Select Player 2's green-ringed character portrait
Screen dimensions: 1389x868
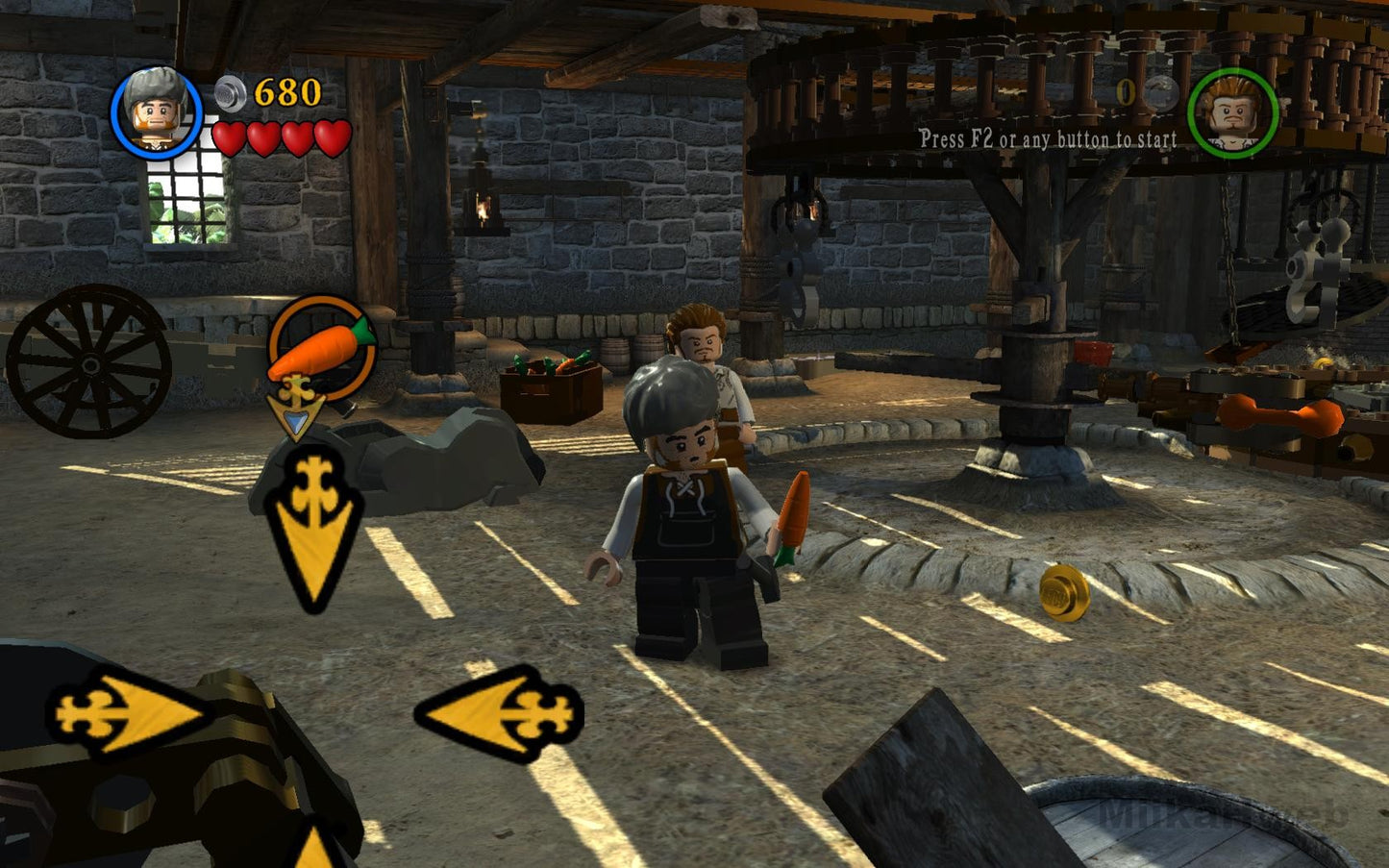point(1231,114)
